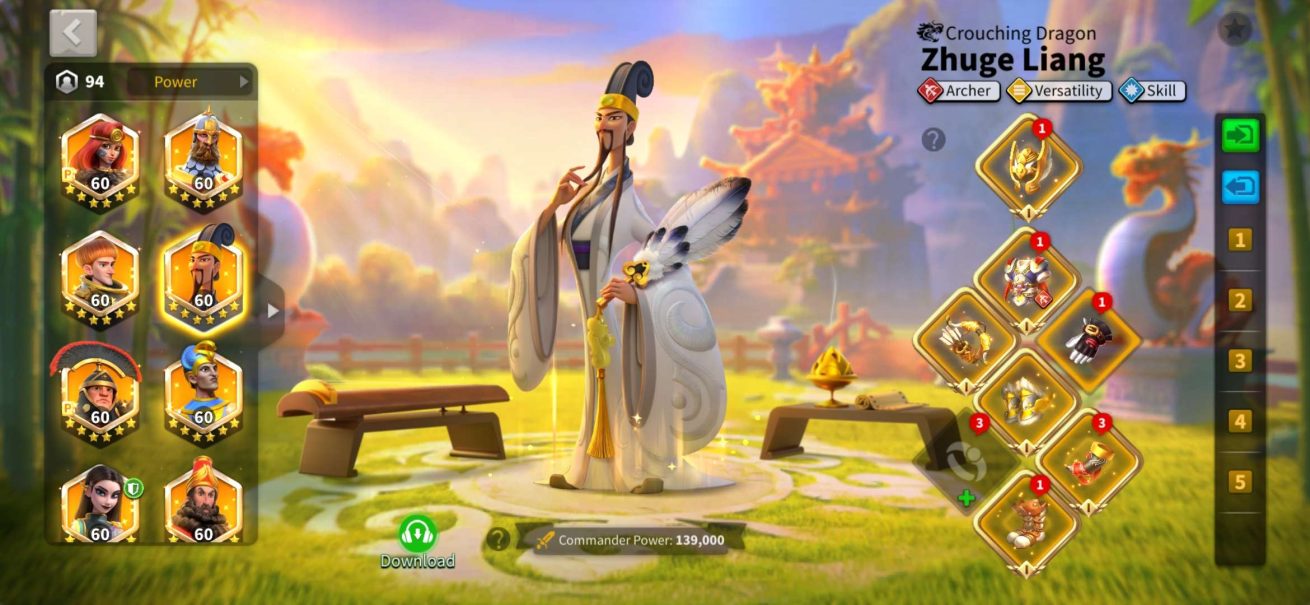Click the blue unequip arrow button
The height and width of the screenshot is (605, 1310).
(x=1240, y=187)
